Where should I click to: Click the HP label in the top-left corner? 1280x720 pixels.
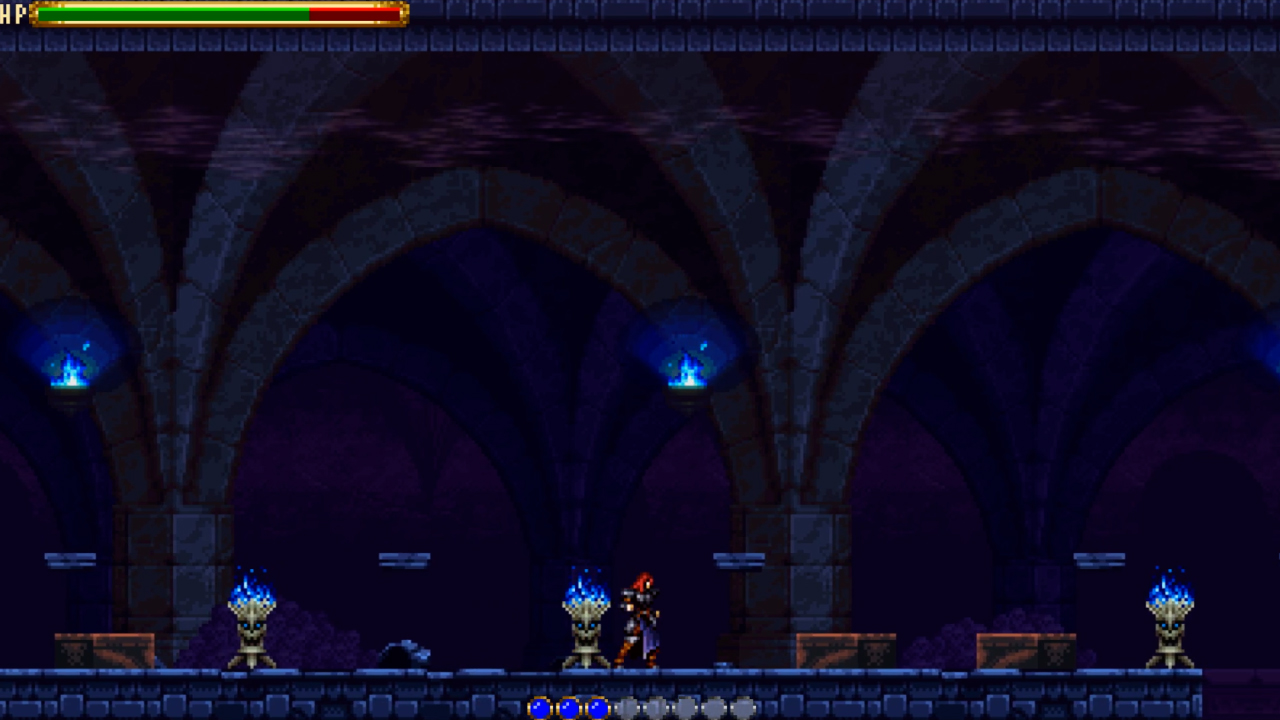coord(14,14)
